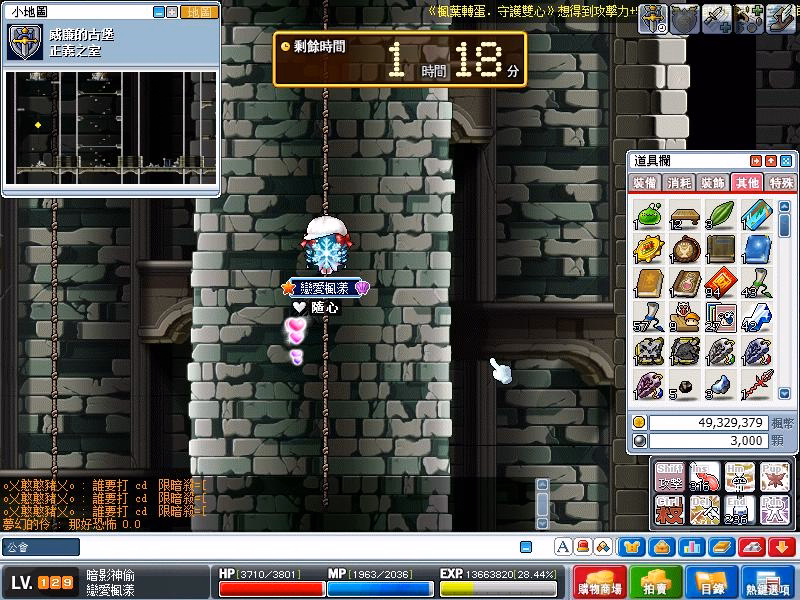Activate the Shift 攻擊 quickslot

pyautogui.click(x=671, y=477)
